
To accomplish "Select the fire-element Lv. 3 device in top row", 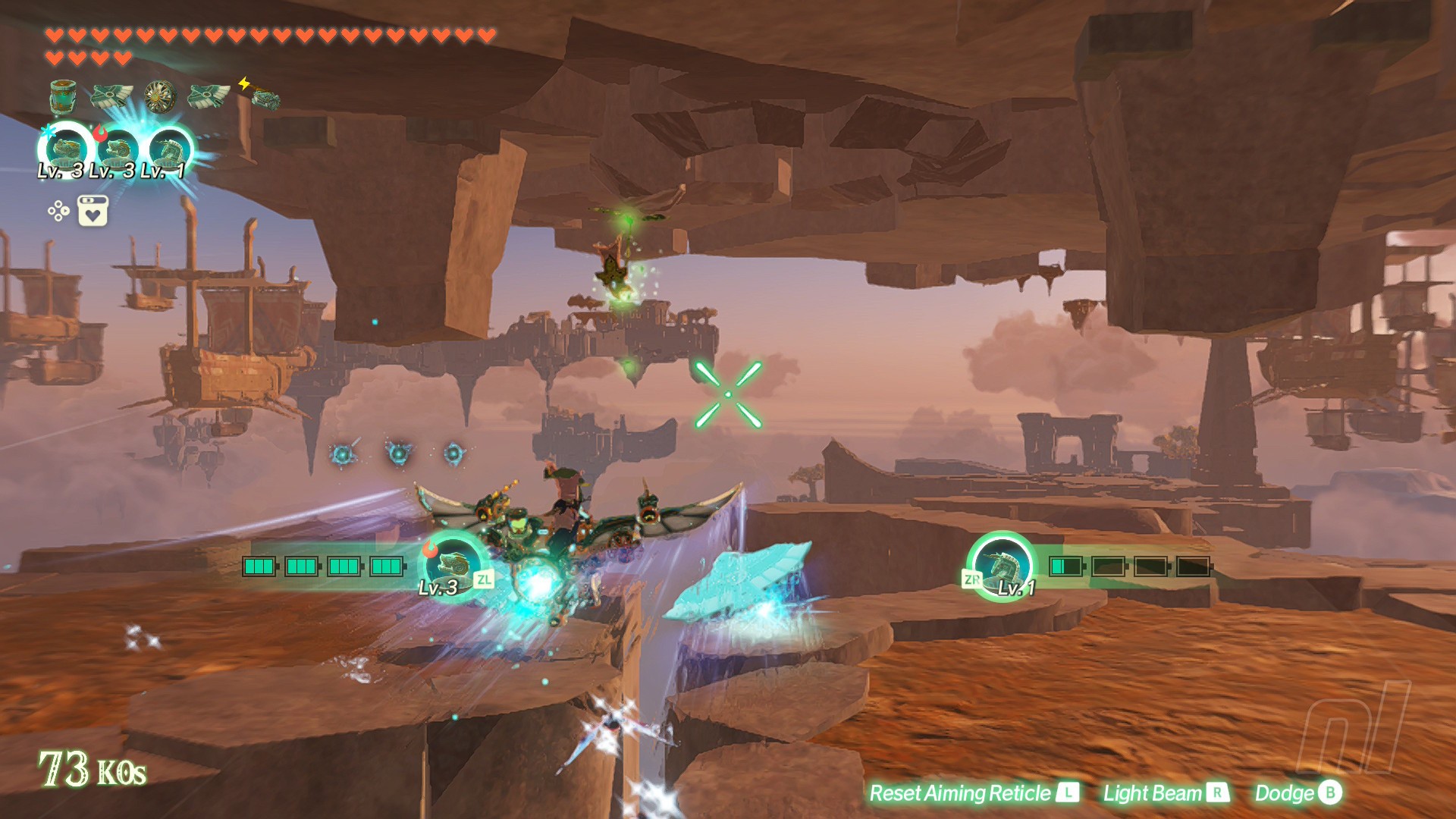I will click(x=118, y=149).
